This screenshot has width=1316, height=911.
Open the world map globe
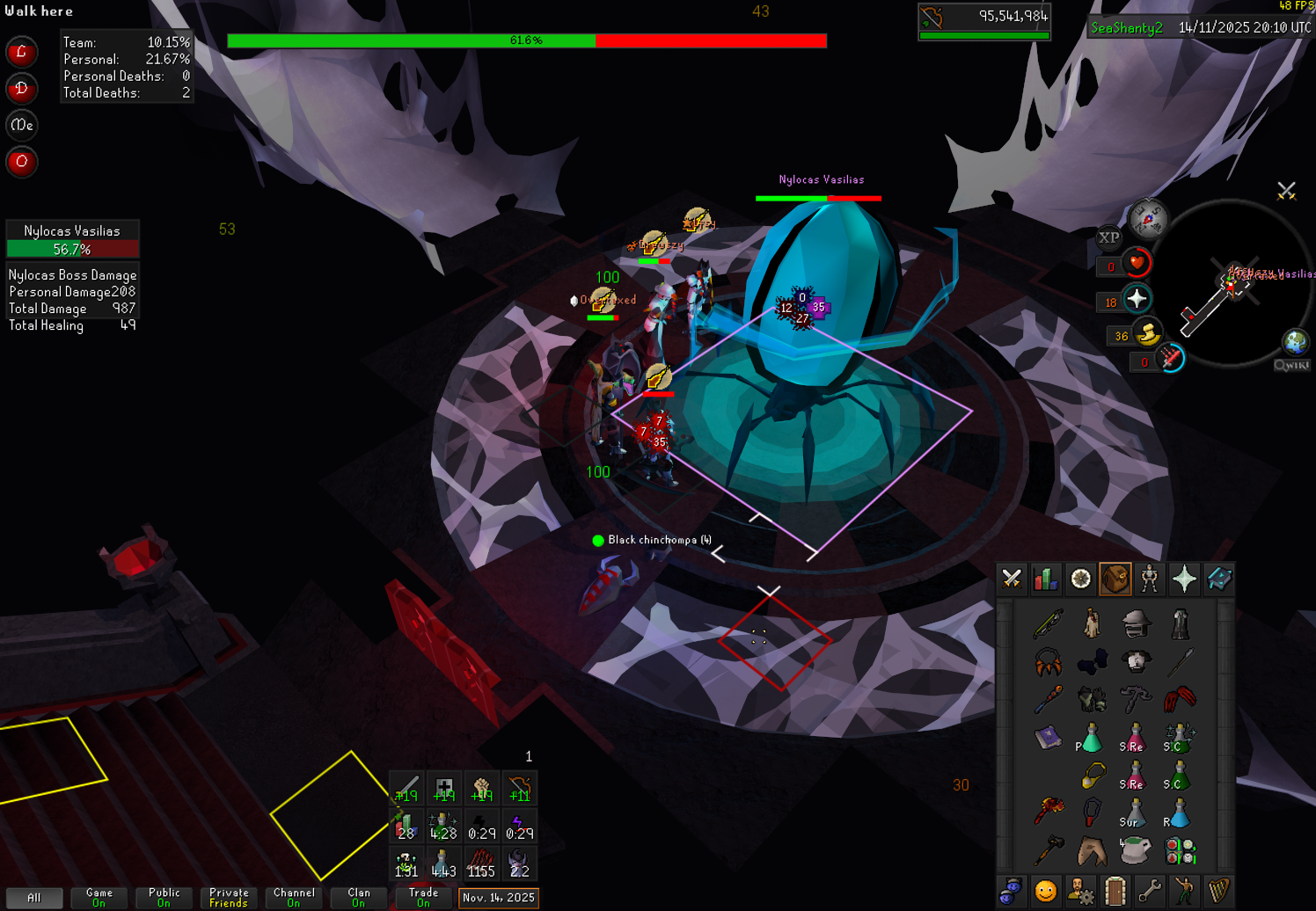(1295, 341)
